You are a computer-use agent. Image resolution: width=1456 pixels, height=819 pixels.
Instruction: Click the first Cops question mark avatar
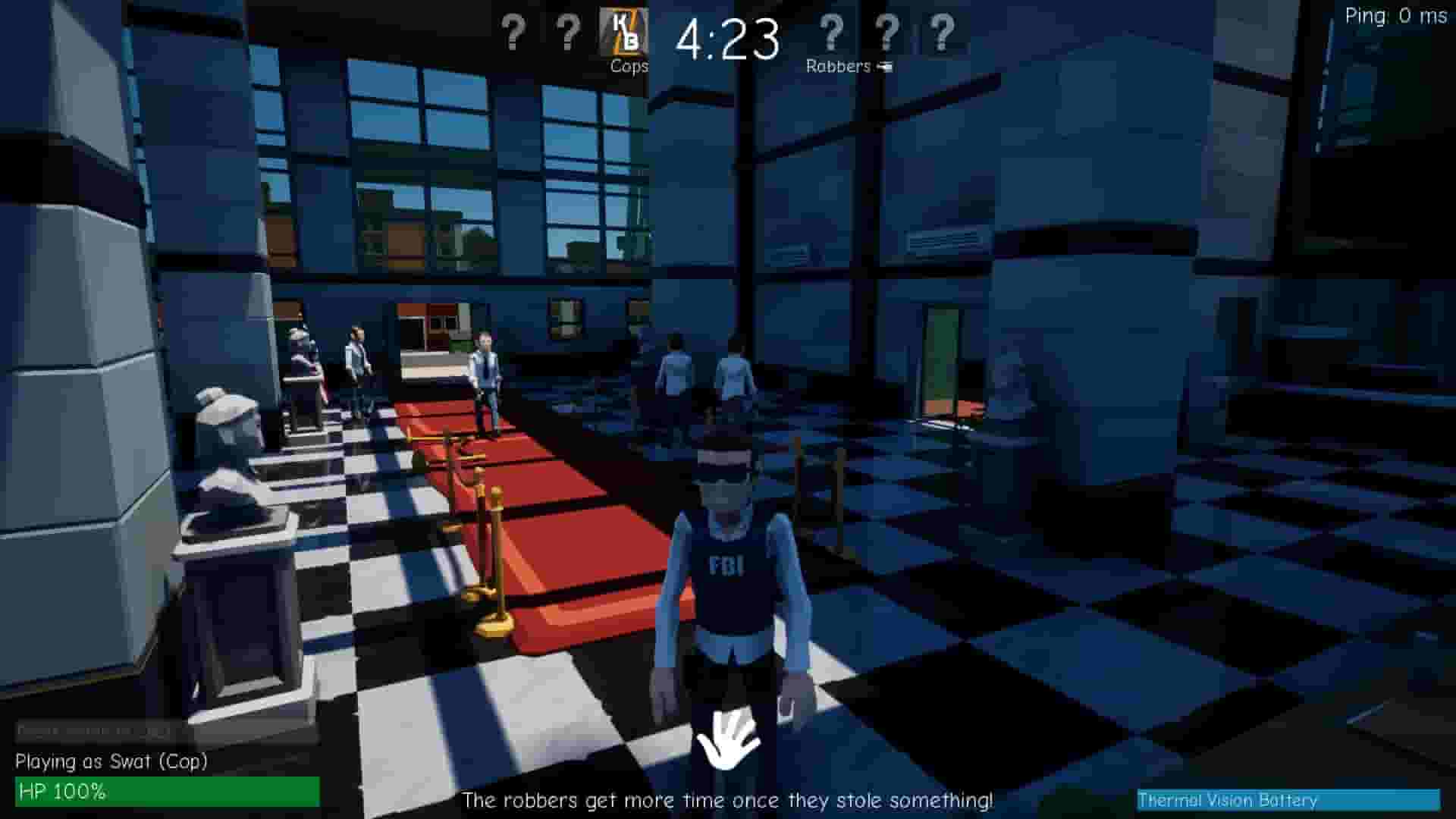[514, 34]
